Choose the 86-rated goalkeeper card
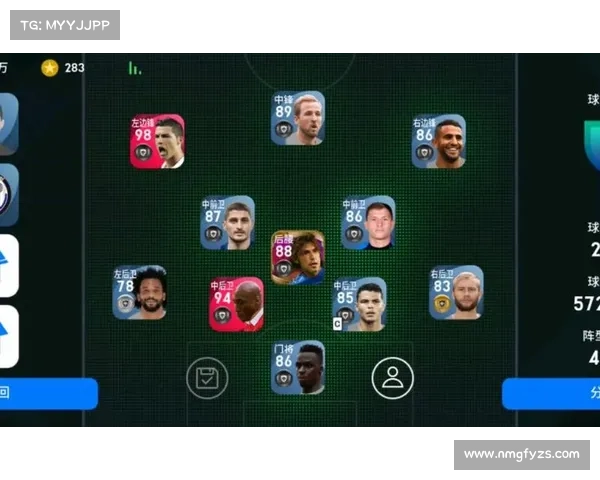The height and width of the screenshot is (480, 600). coord(297,367)
